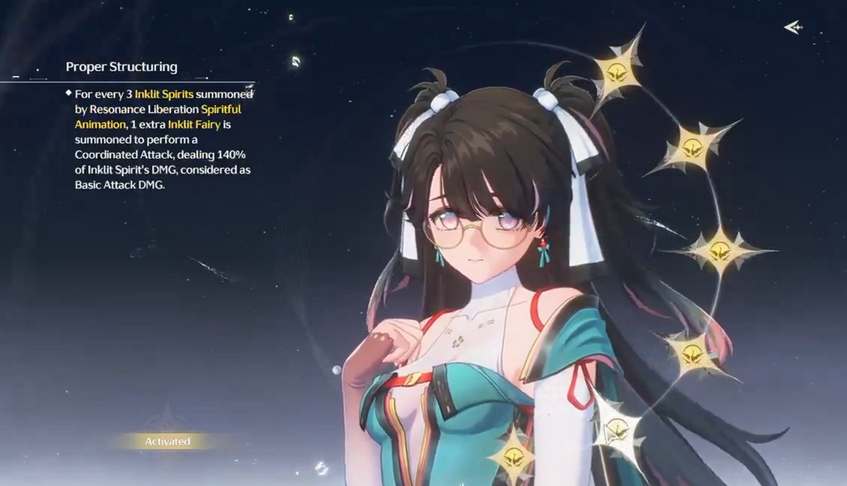Click the Activated status banner

tap(167, 441)
